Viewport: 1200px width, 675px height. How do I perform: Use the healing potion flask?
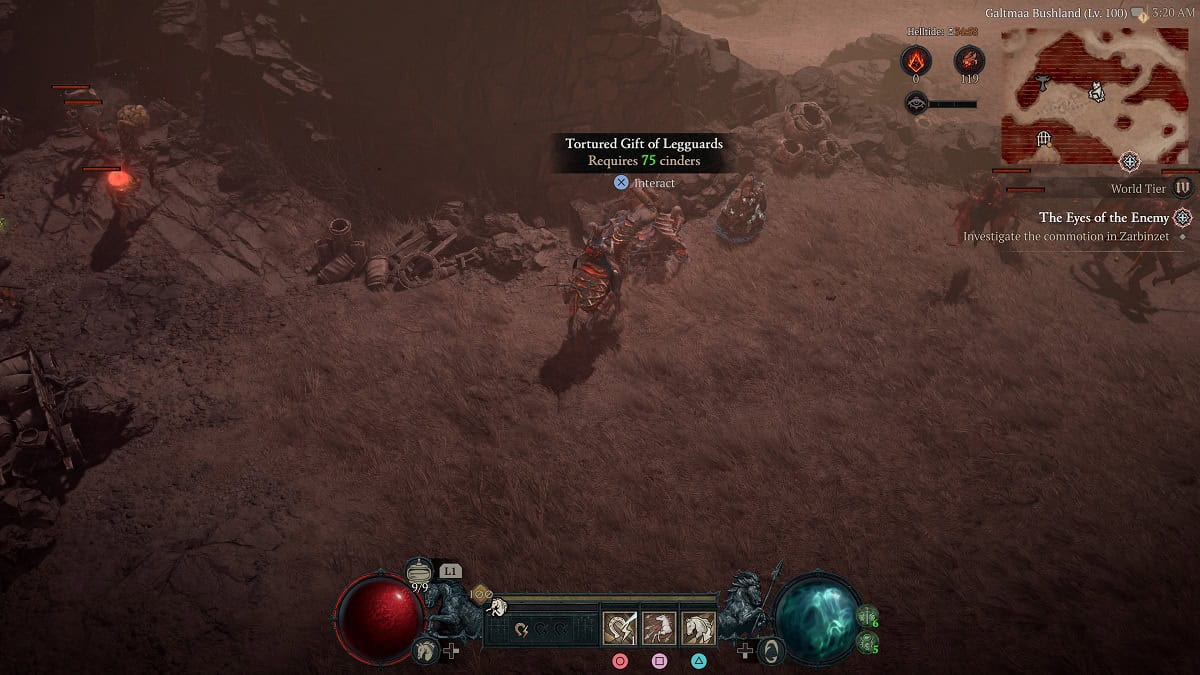[x=420, y=574]
